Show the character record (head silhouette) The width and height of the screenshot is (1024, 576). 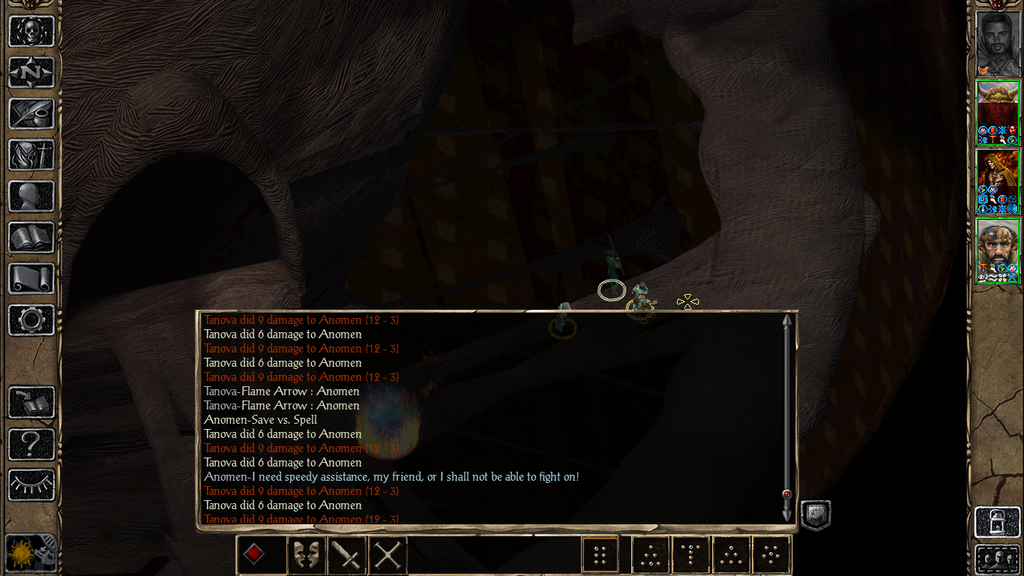[31, 196]
